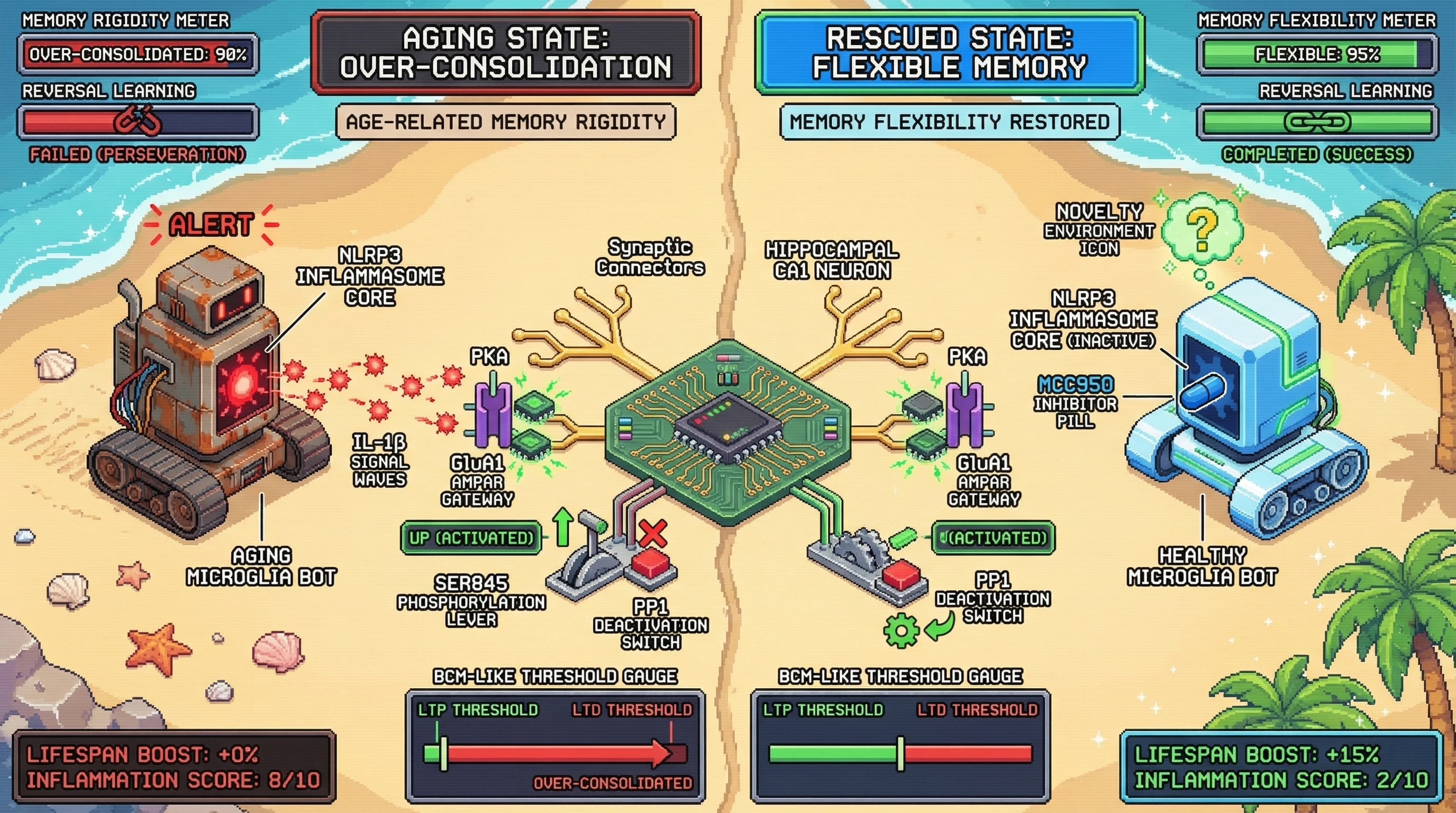
Task: Choose the Memory Flexibility Restored button
Action: coord(950,122)
